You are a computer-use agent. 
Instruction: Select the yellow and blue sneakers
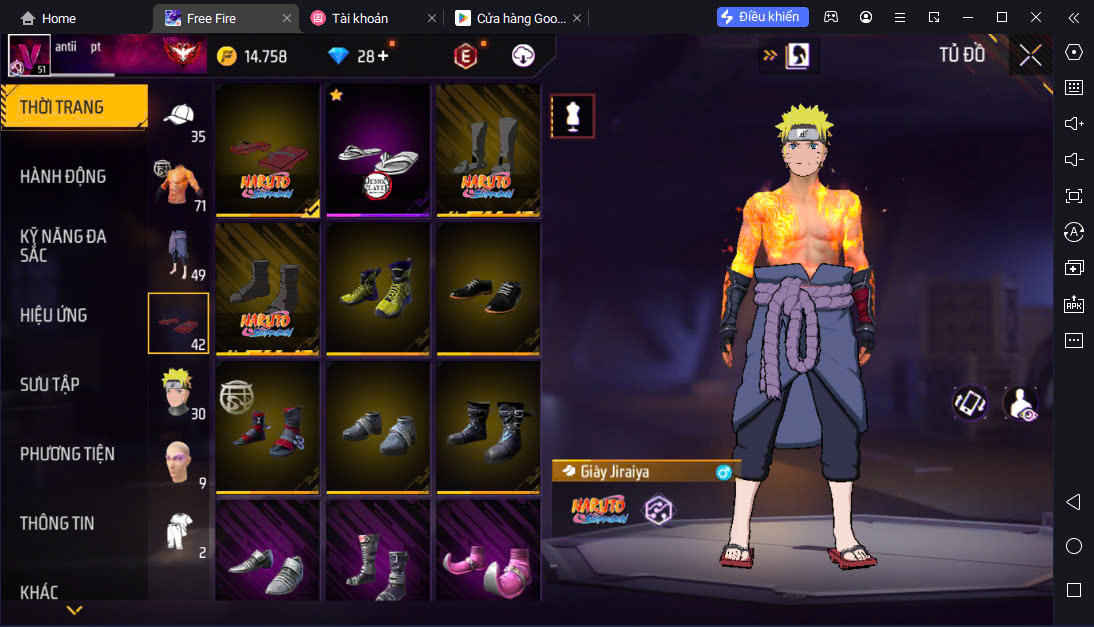click(377, 288)
